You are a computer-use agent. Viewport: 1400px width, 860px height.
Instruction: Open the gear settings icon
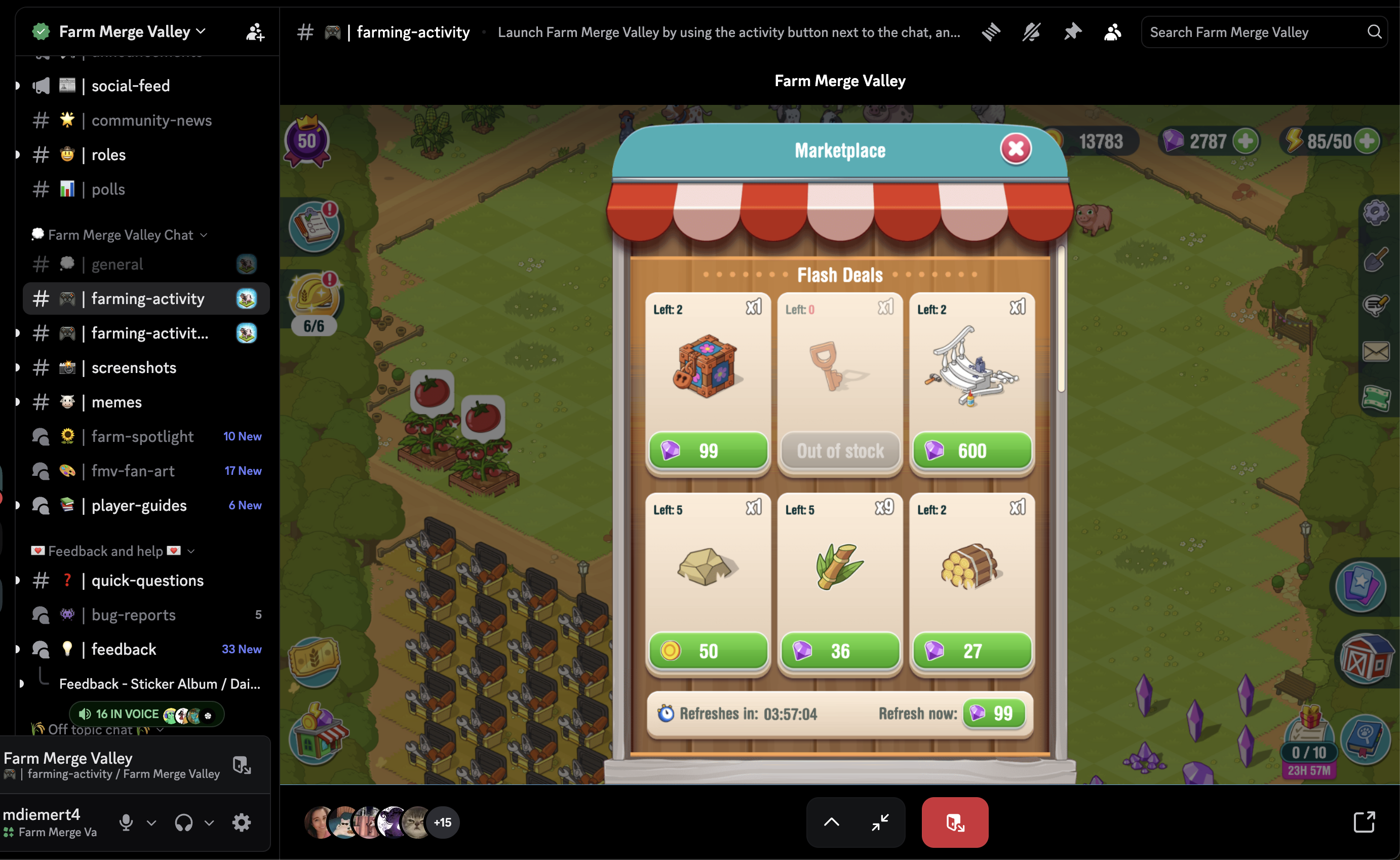pos(1376,213)
